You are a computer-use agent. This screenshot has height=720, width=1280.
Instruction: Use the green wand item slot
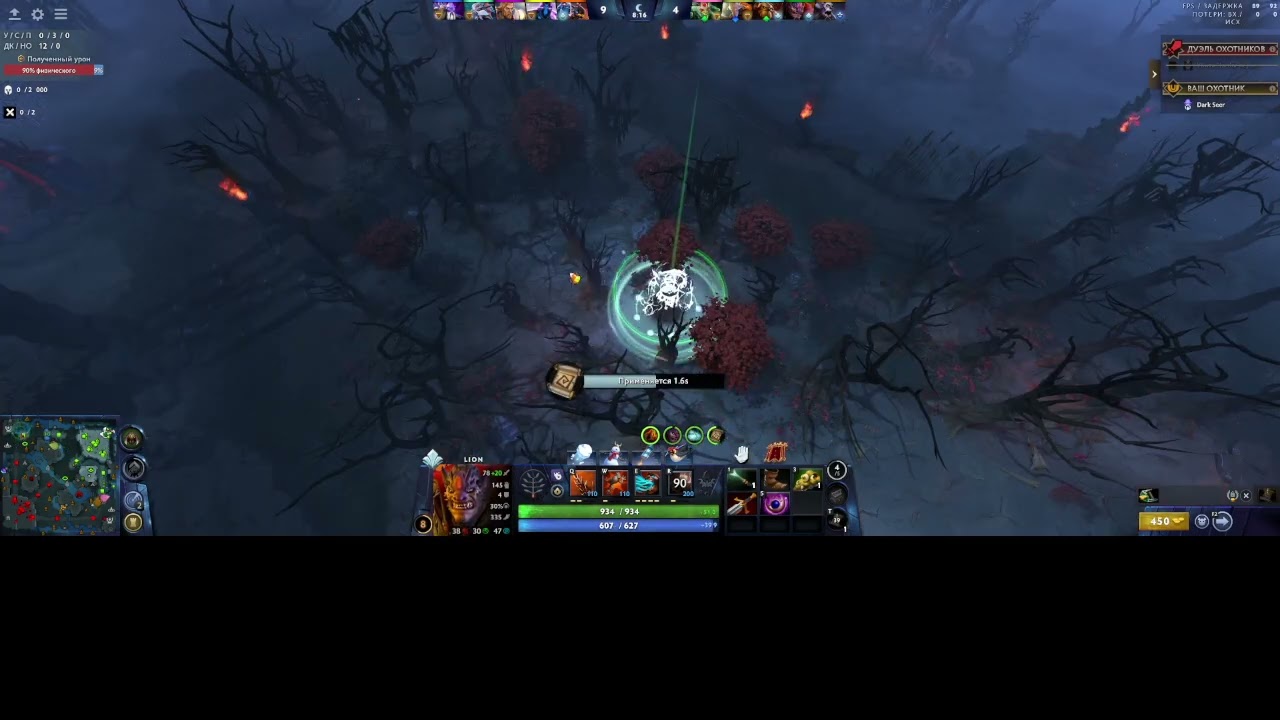742,481
